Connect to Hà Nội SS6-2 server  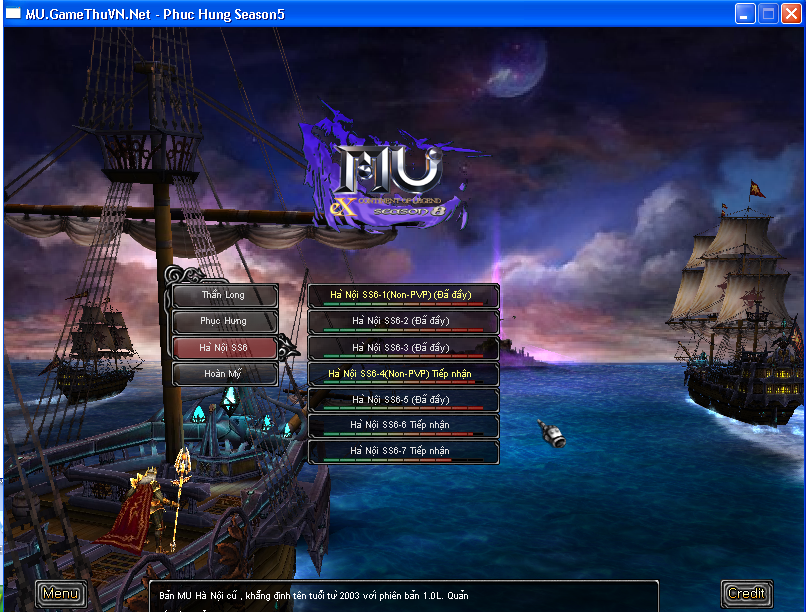[402, 322]
